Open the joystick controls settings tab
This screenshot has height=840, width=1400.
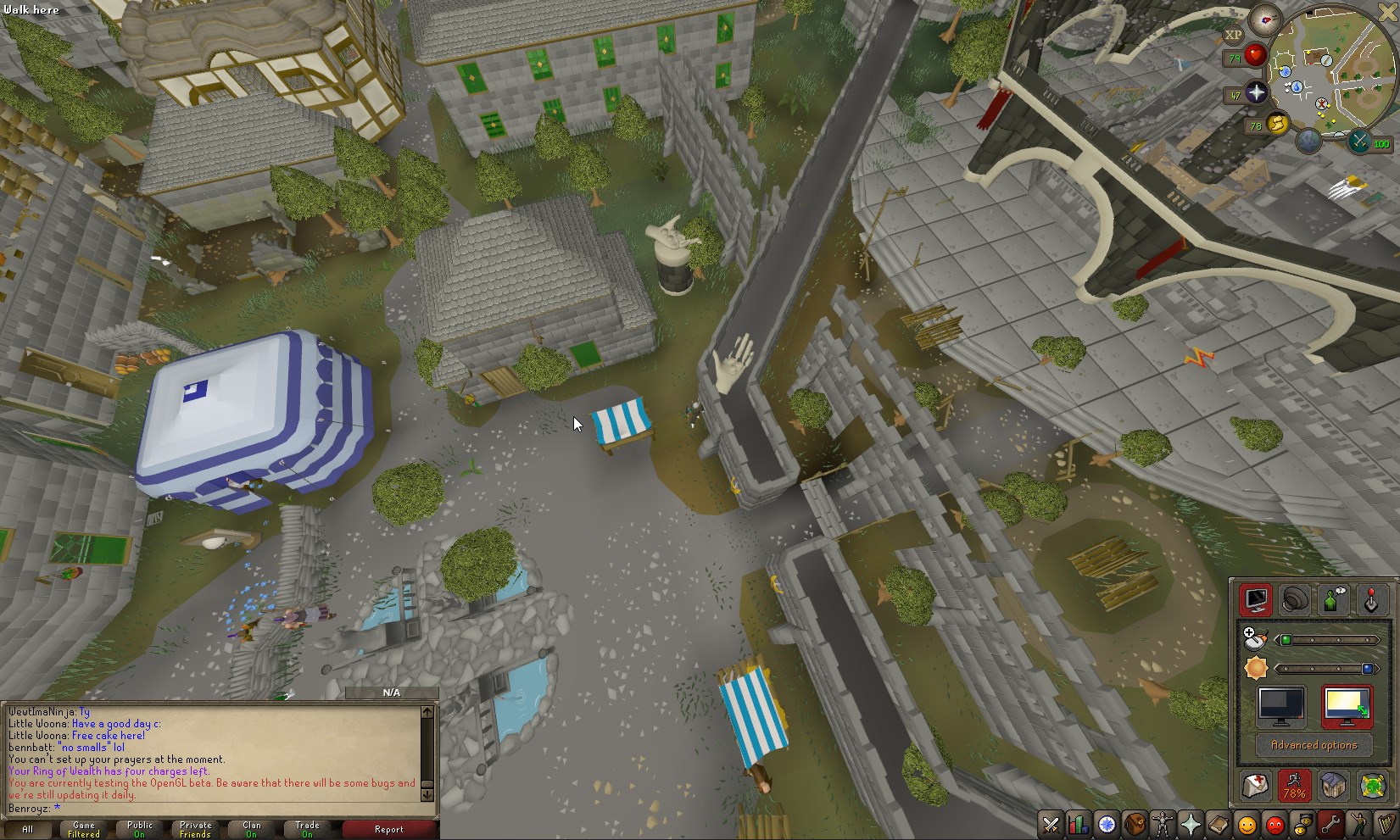[1370, 600]
